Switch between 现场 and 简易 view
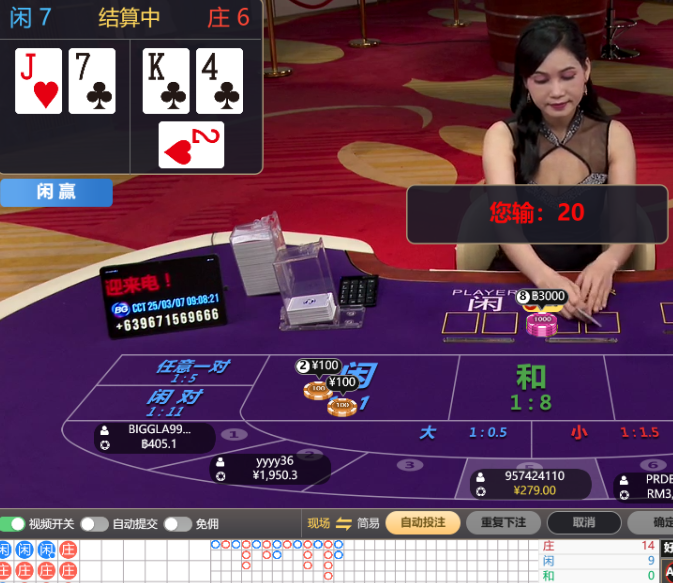The width and height of the screenshot is (673, 583). click(x=344, y=523)
